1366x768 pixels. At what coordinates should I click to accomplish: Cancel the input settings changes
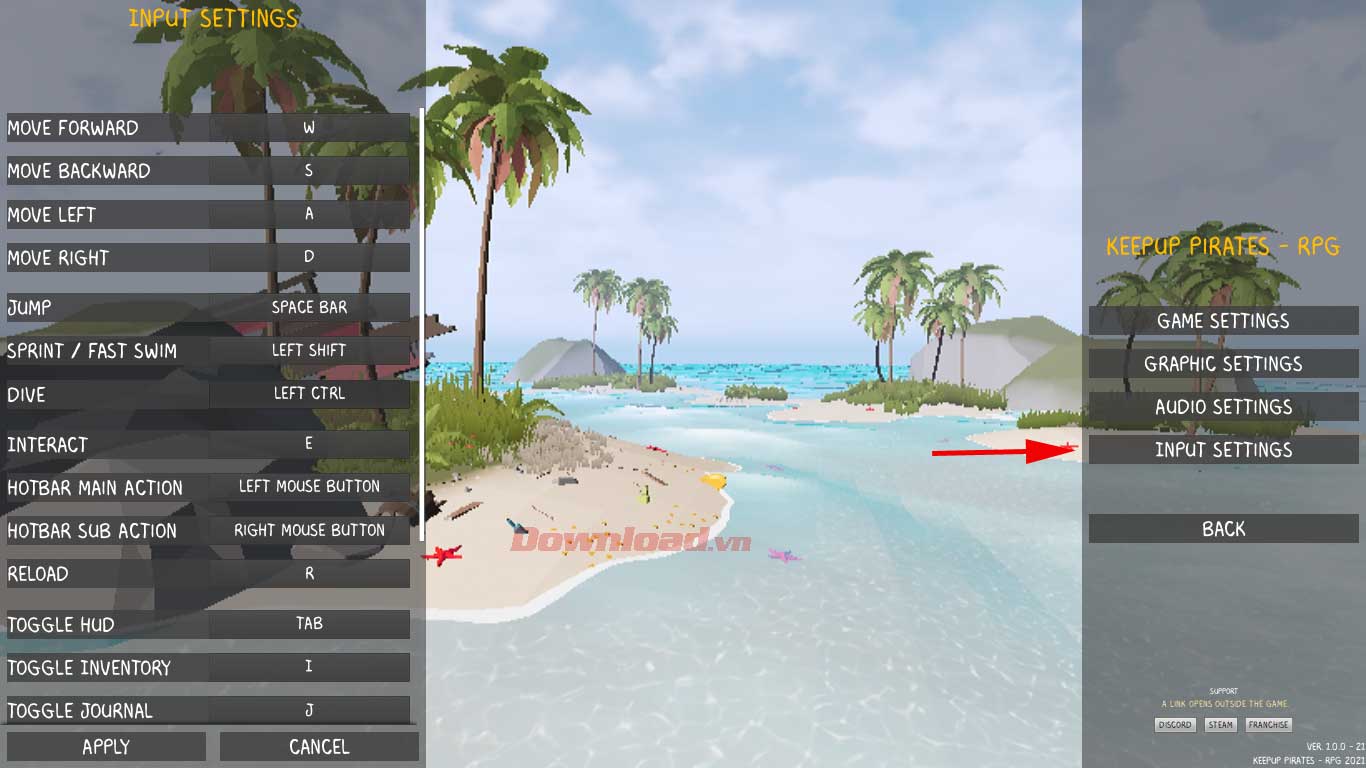coord(318,746)
